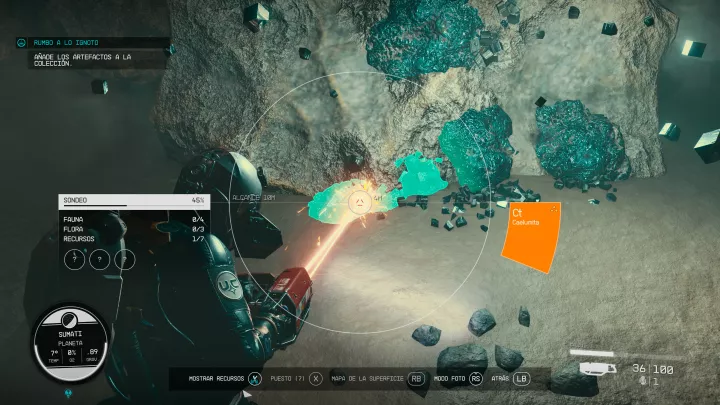
Task: Enter Modo Foto
Action: (476, 379)
